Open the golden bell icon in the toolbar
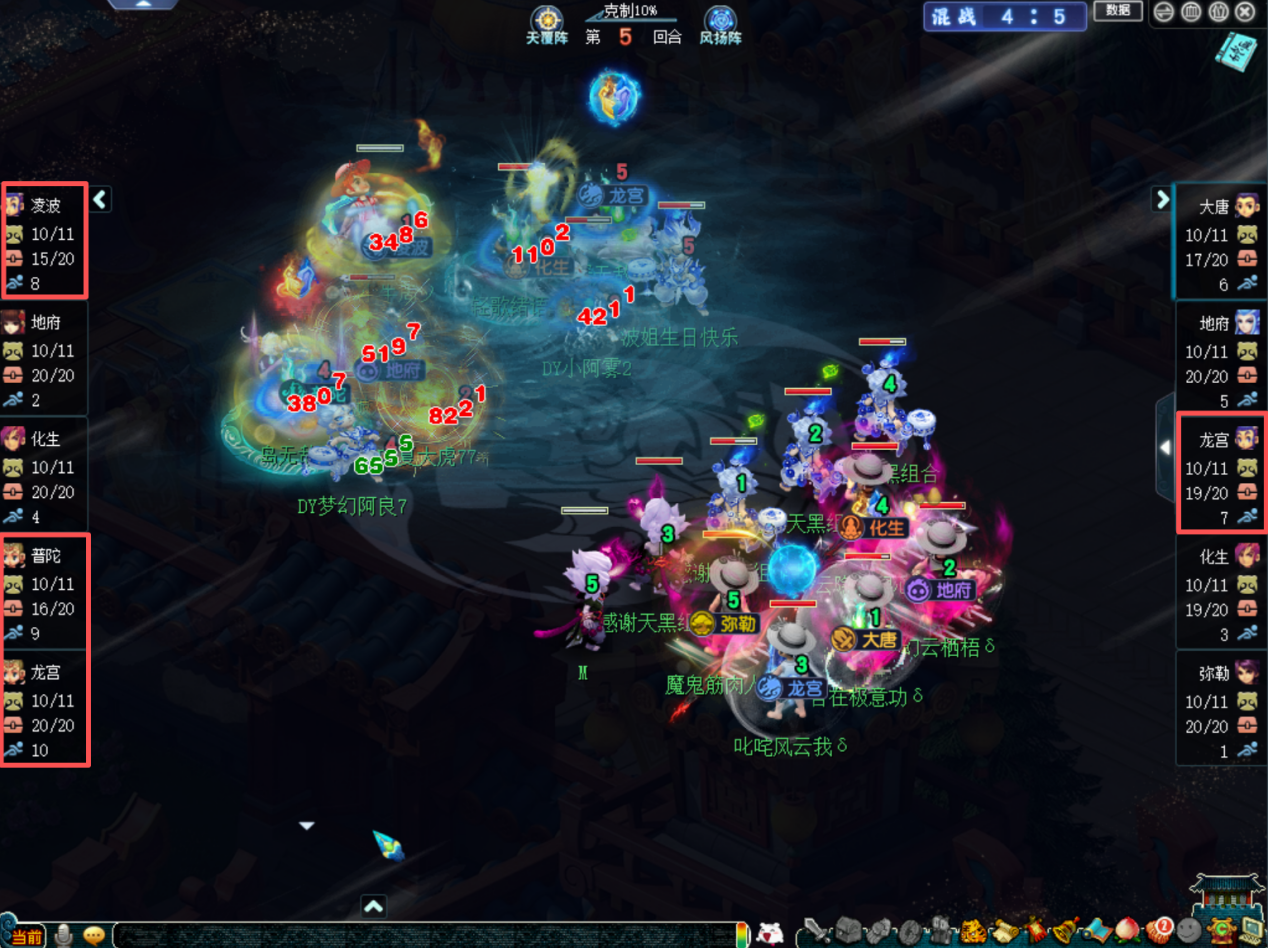The image size is (1268, 948). tap(1066, 932)
